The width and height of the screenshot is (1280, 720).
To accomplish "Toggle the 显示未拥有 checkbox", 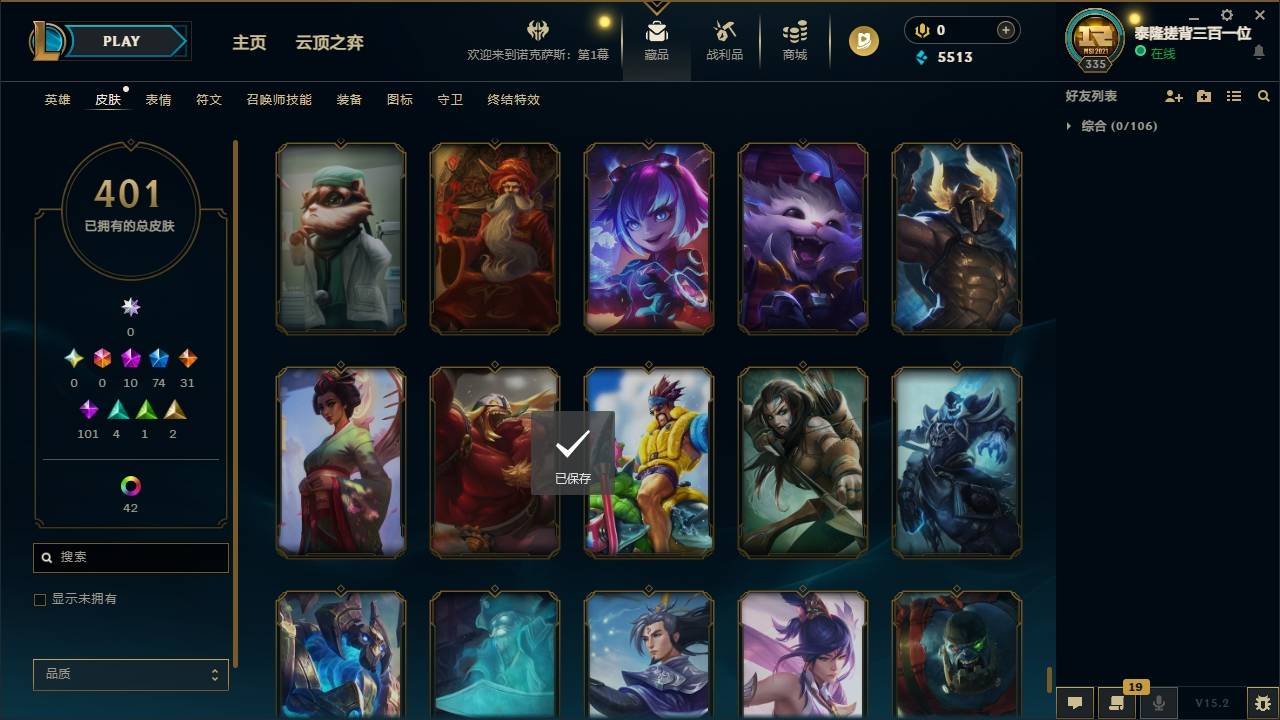I will click(40, 599).
